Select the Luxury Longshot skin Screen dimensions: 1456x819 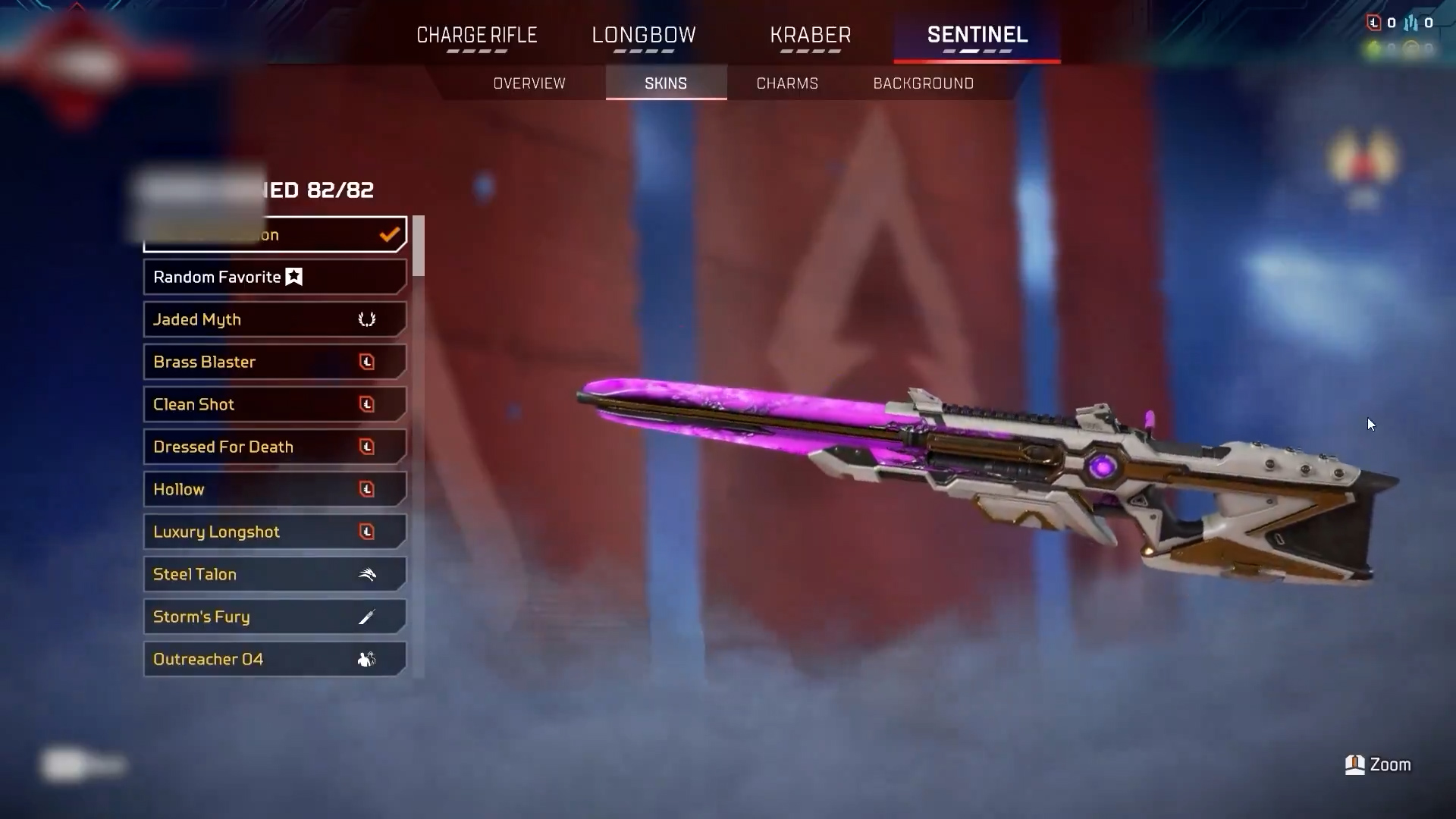[x=275, y=532]
